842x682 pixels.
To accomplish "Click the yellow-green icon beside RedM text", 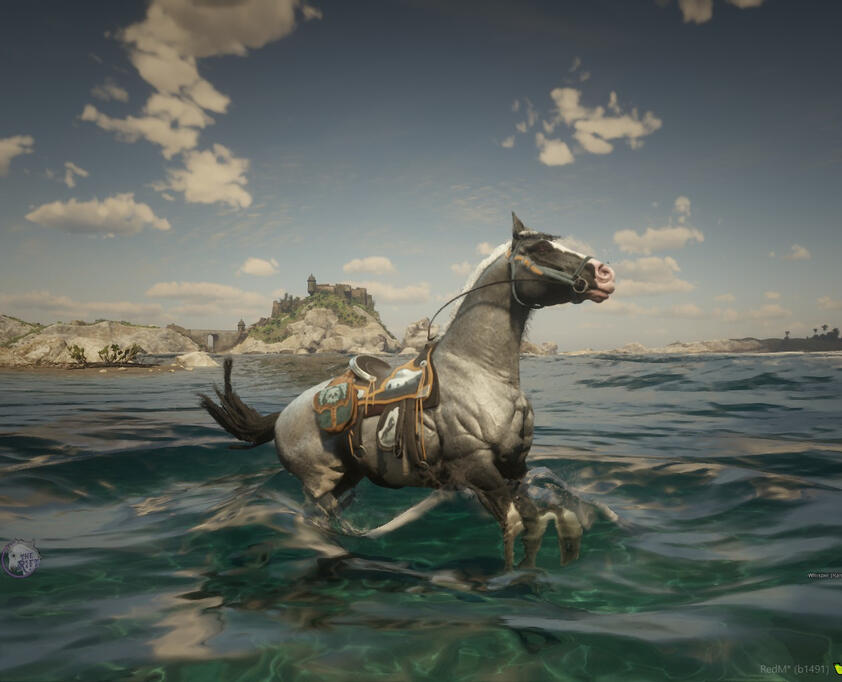I will (837, 669).
